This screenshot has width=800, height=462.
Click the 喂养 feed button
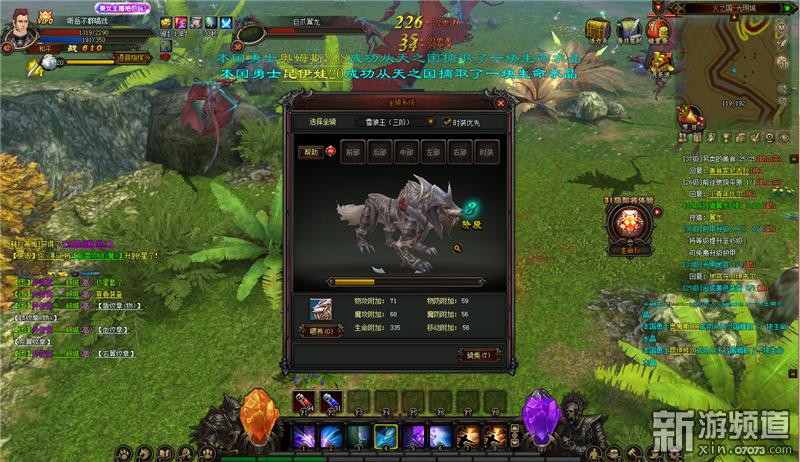[322, 331]
